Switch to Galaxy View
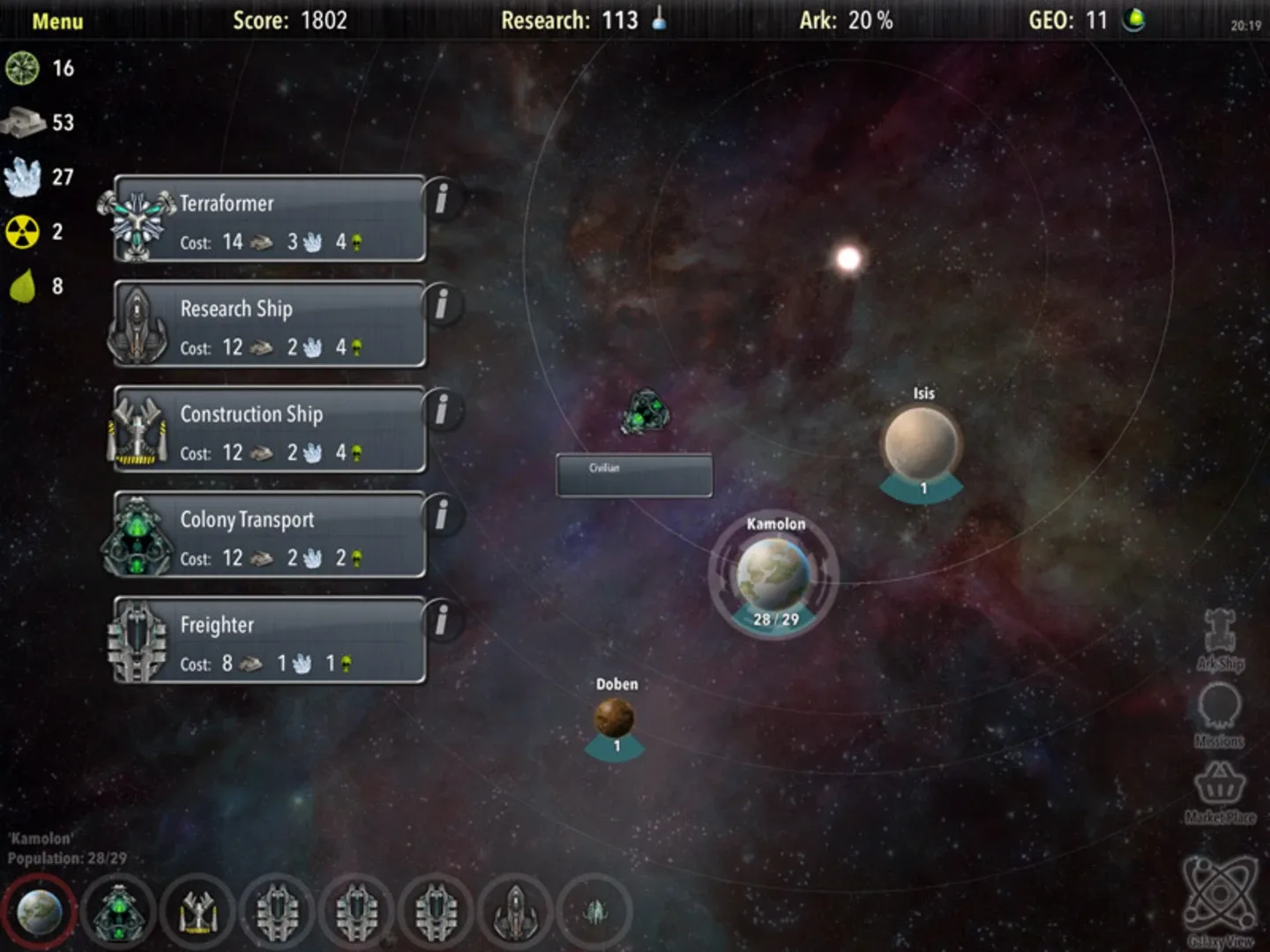The width and height of the screenshot is (1270, 952). pos(1220,899)
